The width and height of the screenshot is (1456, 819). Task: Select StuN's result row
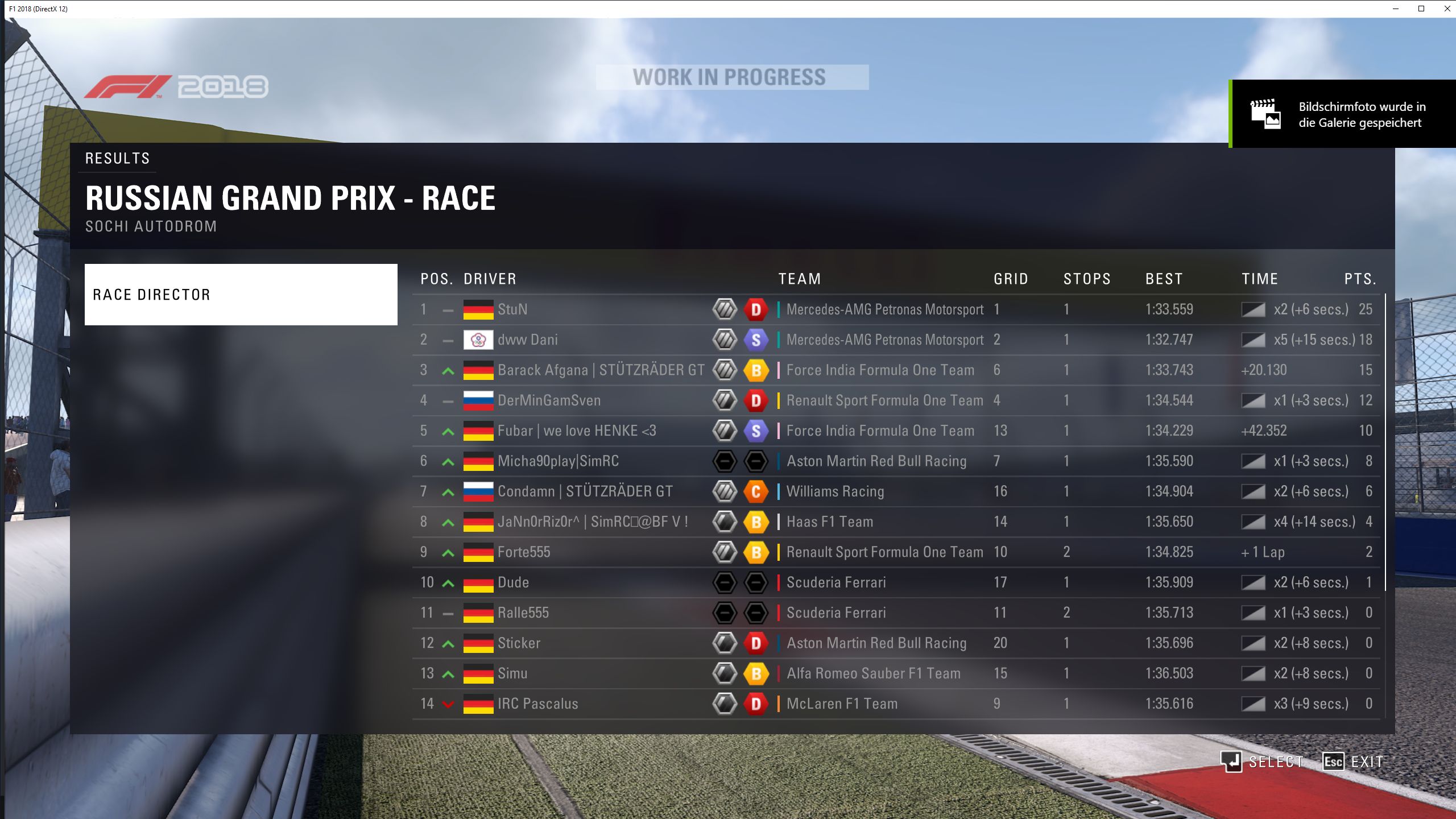click(569, 309)
